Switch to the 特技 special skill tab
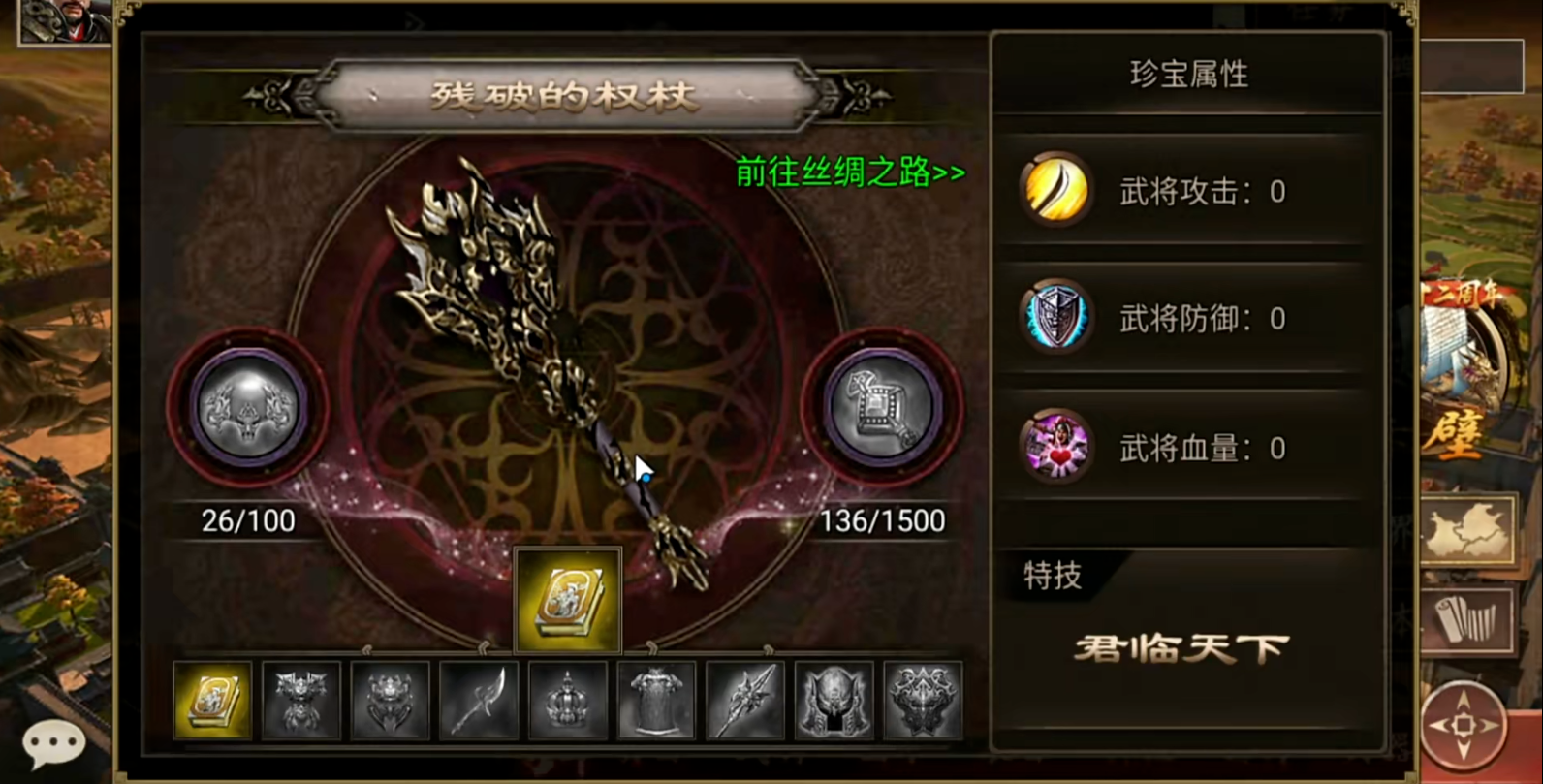The image size is (1543, 784). tap(1052, 576)
